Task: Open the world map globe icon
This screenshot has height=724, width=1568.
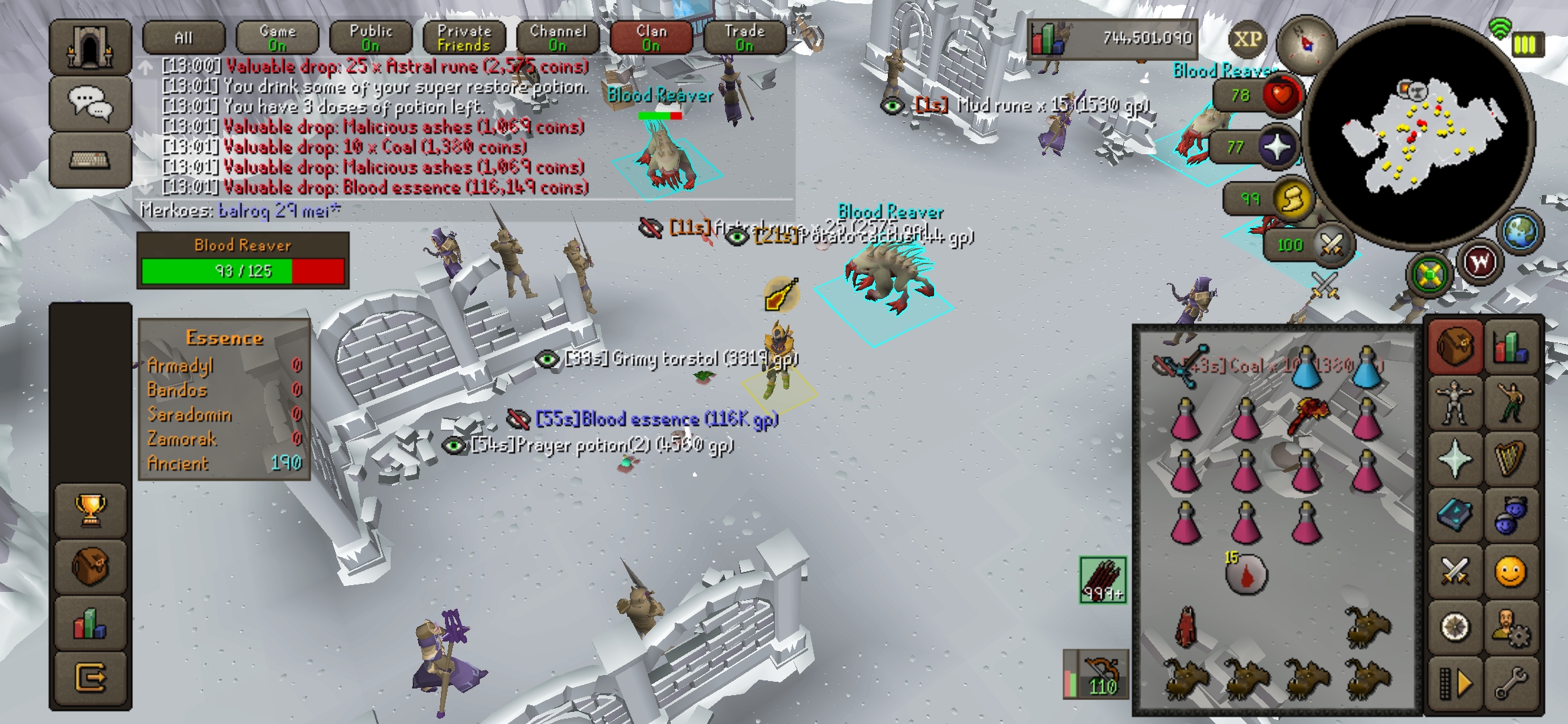Action: 1520,232
